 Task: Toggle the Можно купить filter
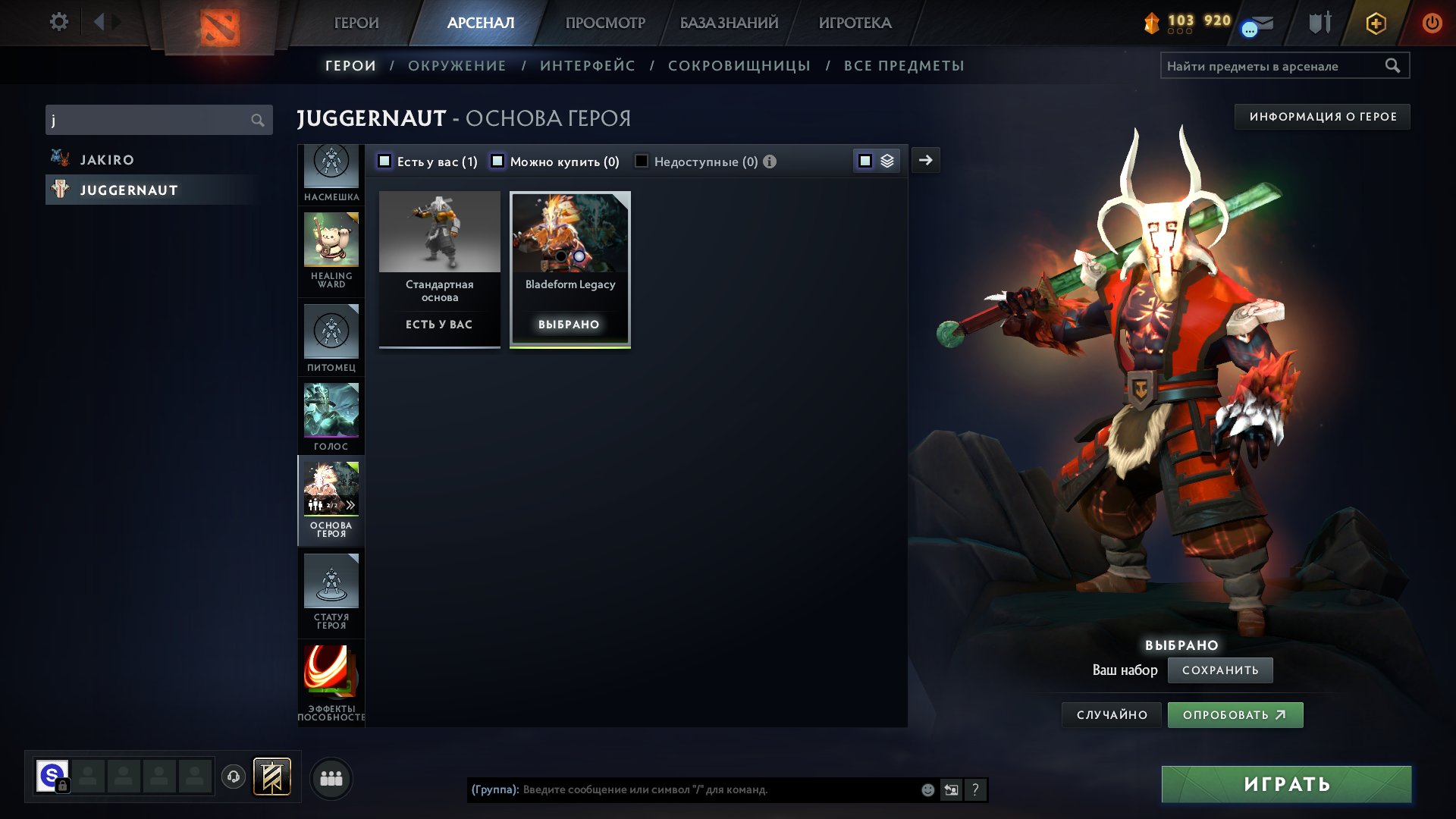497,161
